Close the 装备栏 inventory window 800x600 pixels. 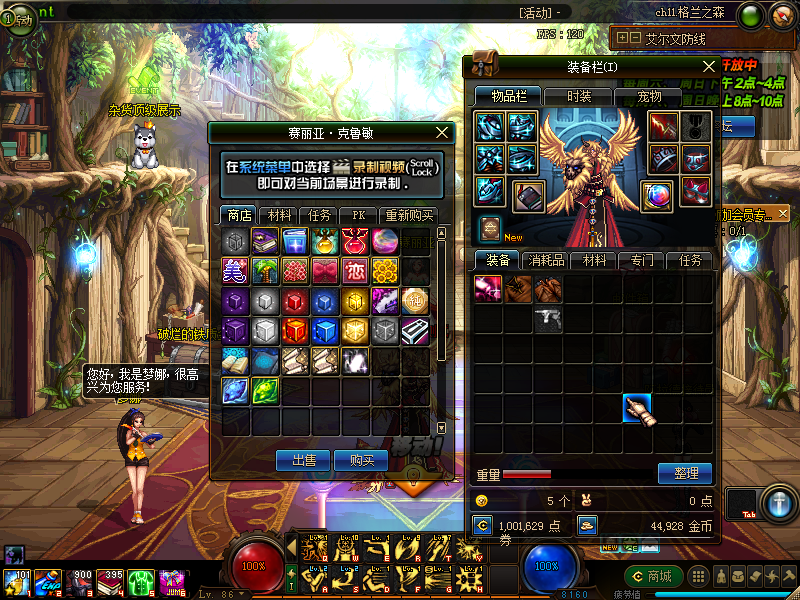click(709, 67)
